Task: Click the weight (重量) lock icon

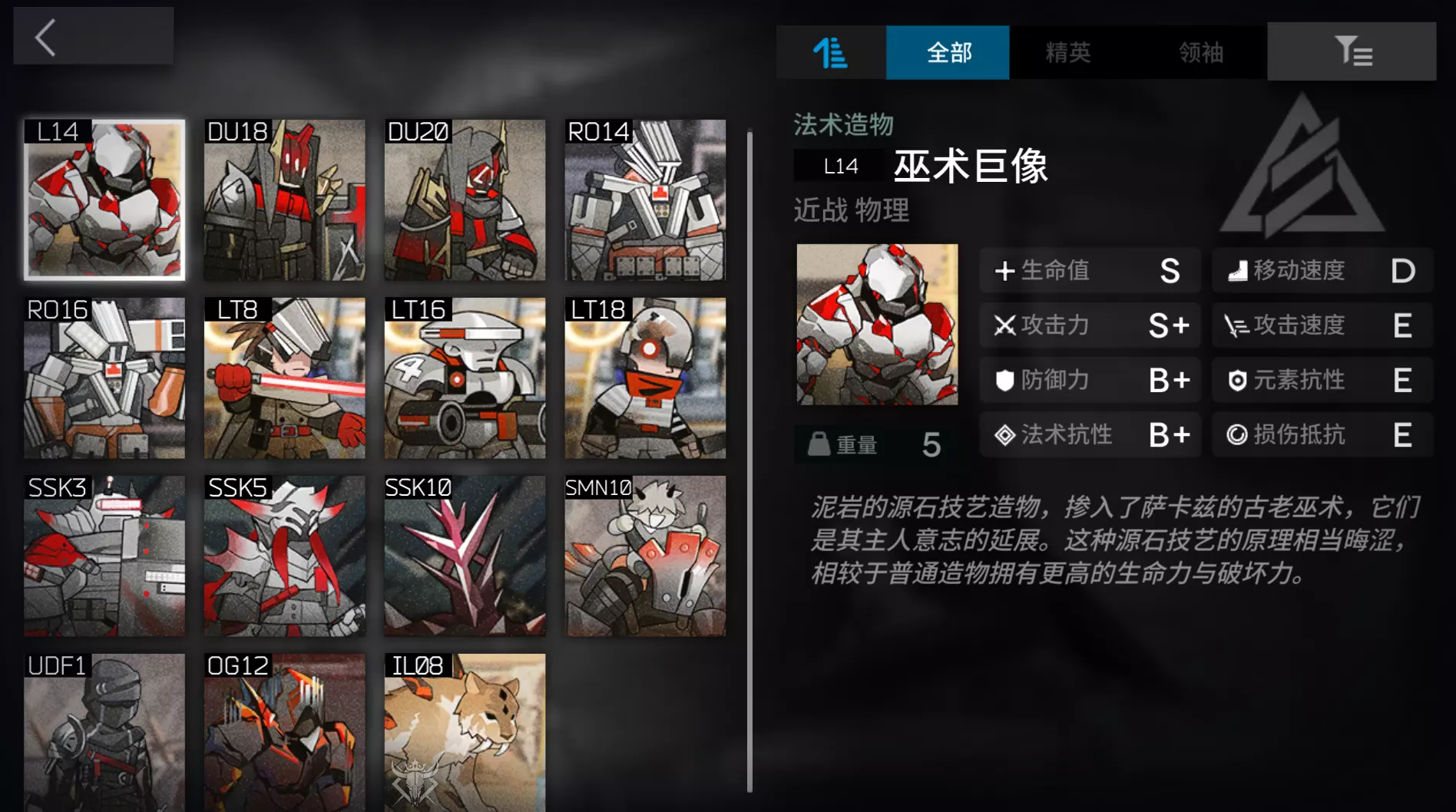Action: [819, 444]
